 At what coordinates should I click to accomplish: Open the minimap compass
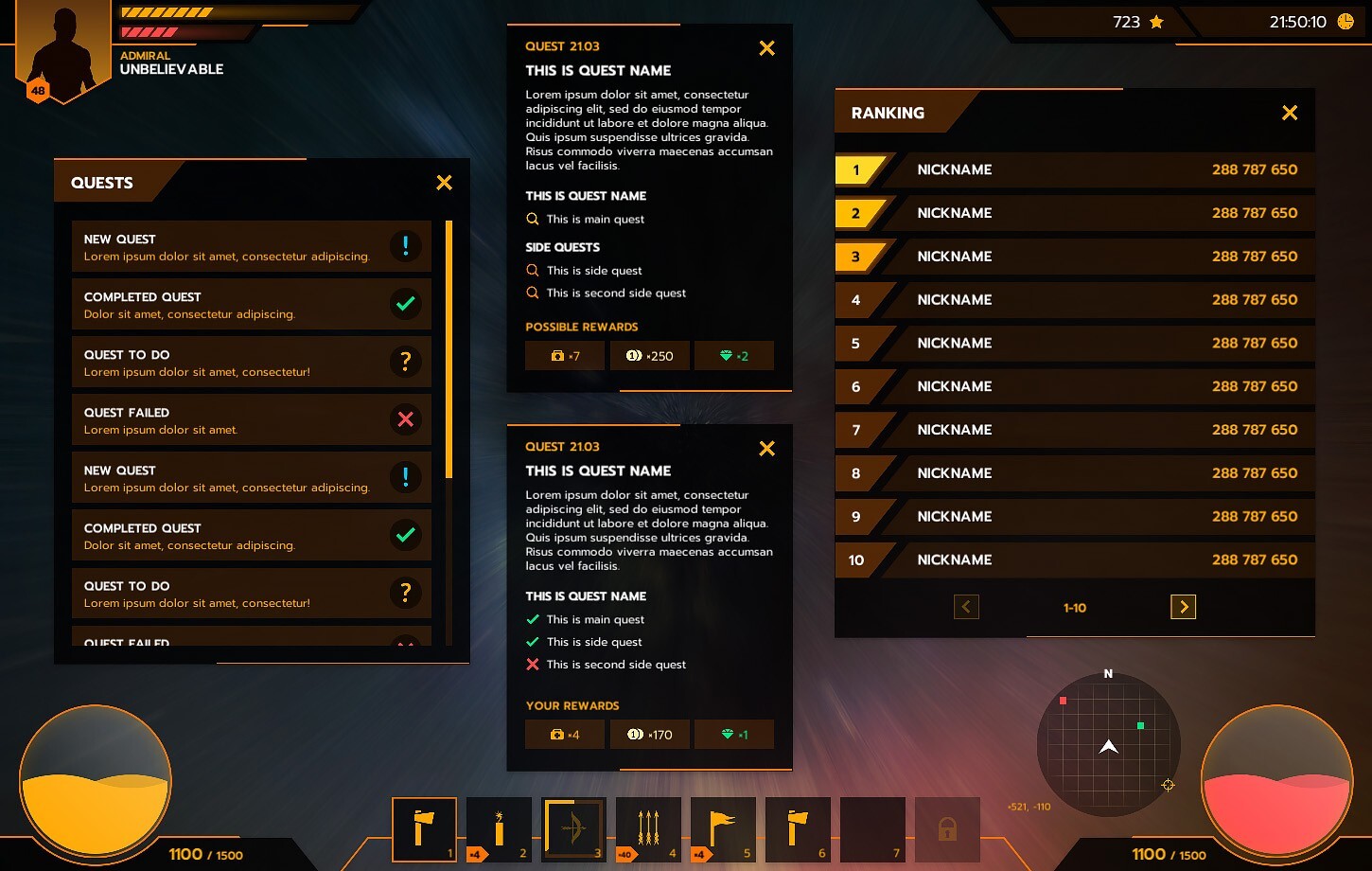pyautogui.click(x=1108, y=745)
